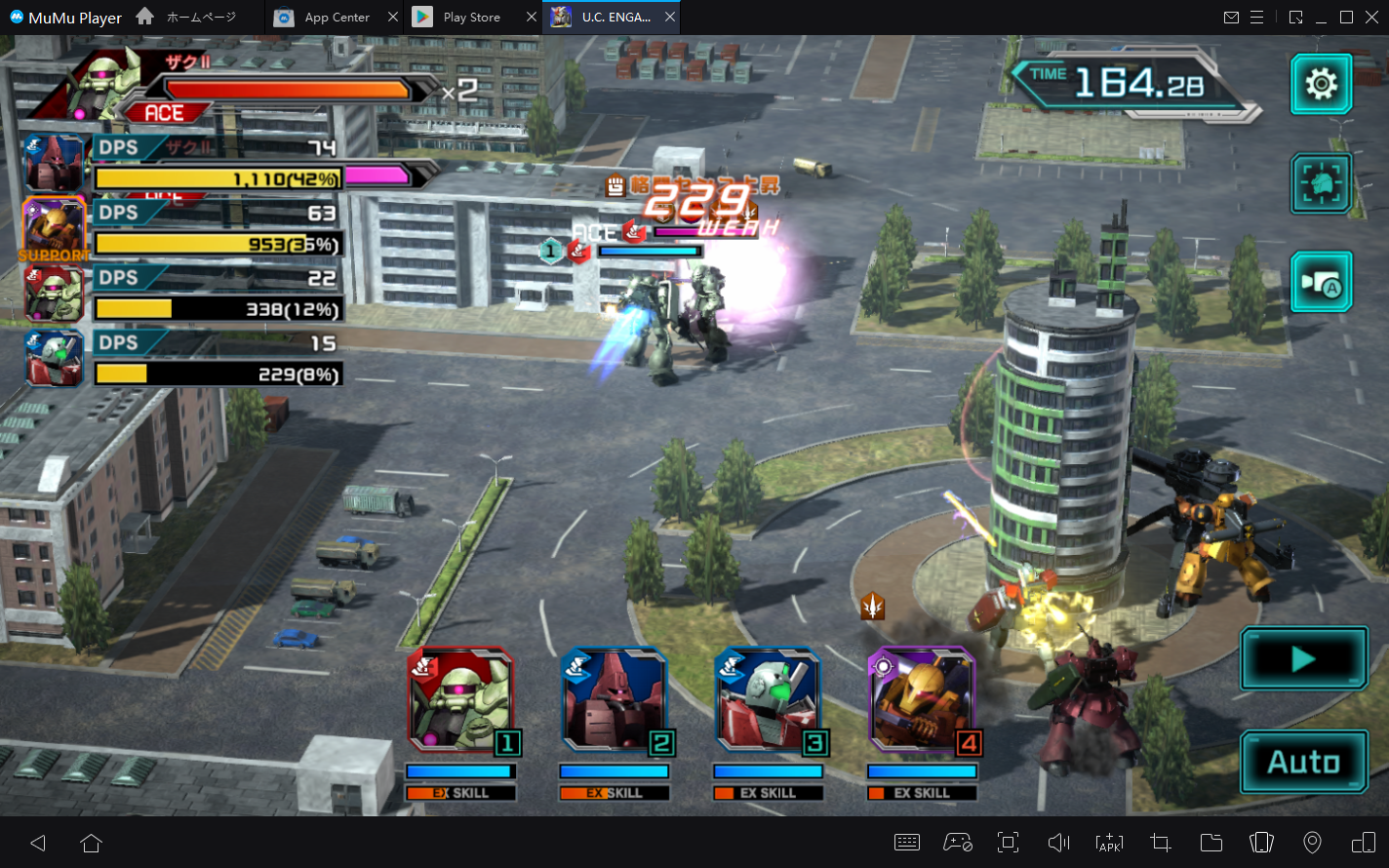
Task: Choose the SUPPORT unit DPS row
Action: [217, 229]
